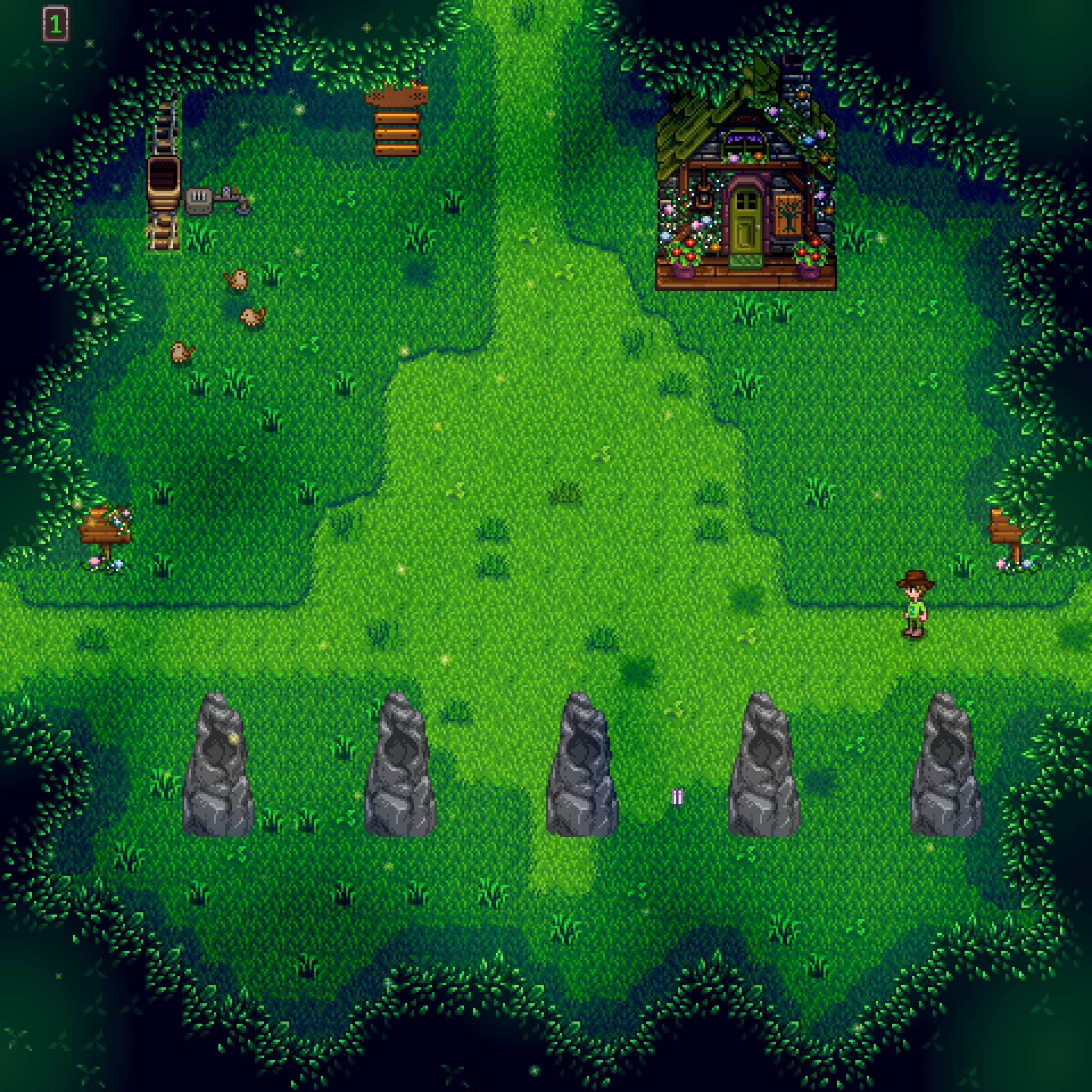Click the stone control box near the rails

pyautogui.click(x=199, y=199)
